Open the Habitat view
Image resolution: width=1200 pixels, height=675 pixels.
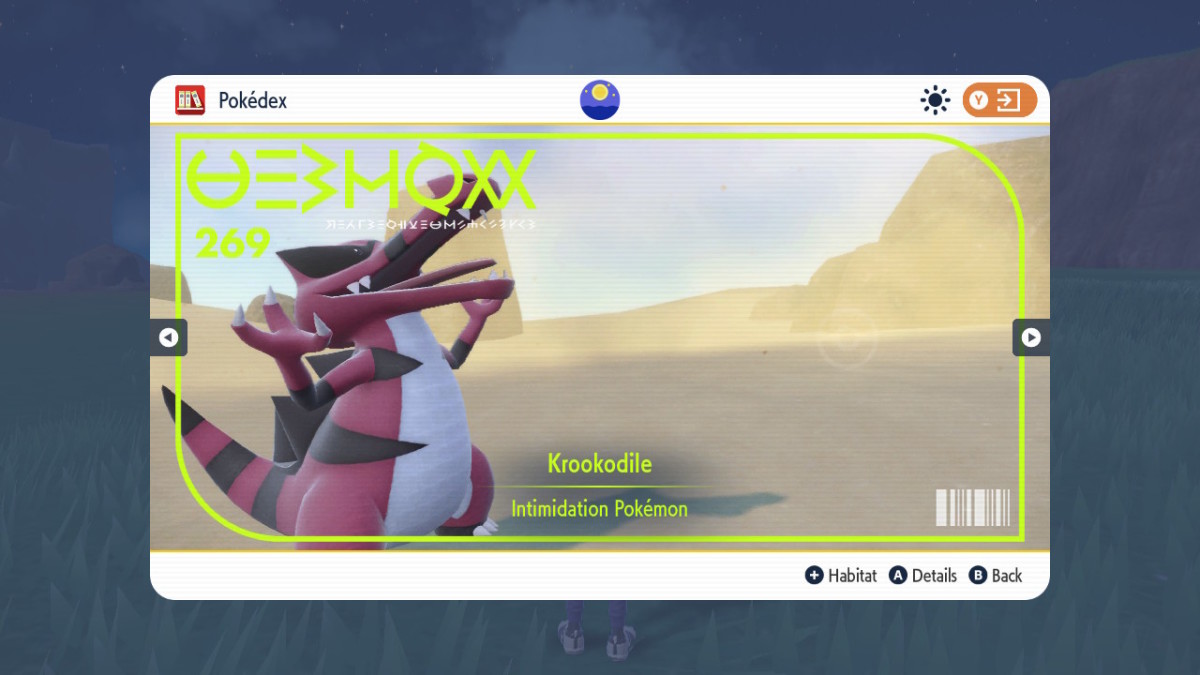point(841,576)
